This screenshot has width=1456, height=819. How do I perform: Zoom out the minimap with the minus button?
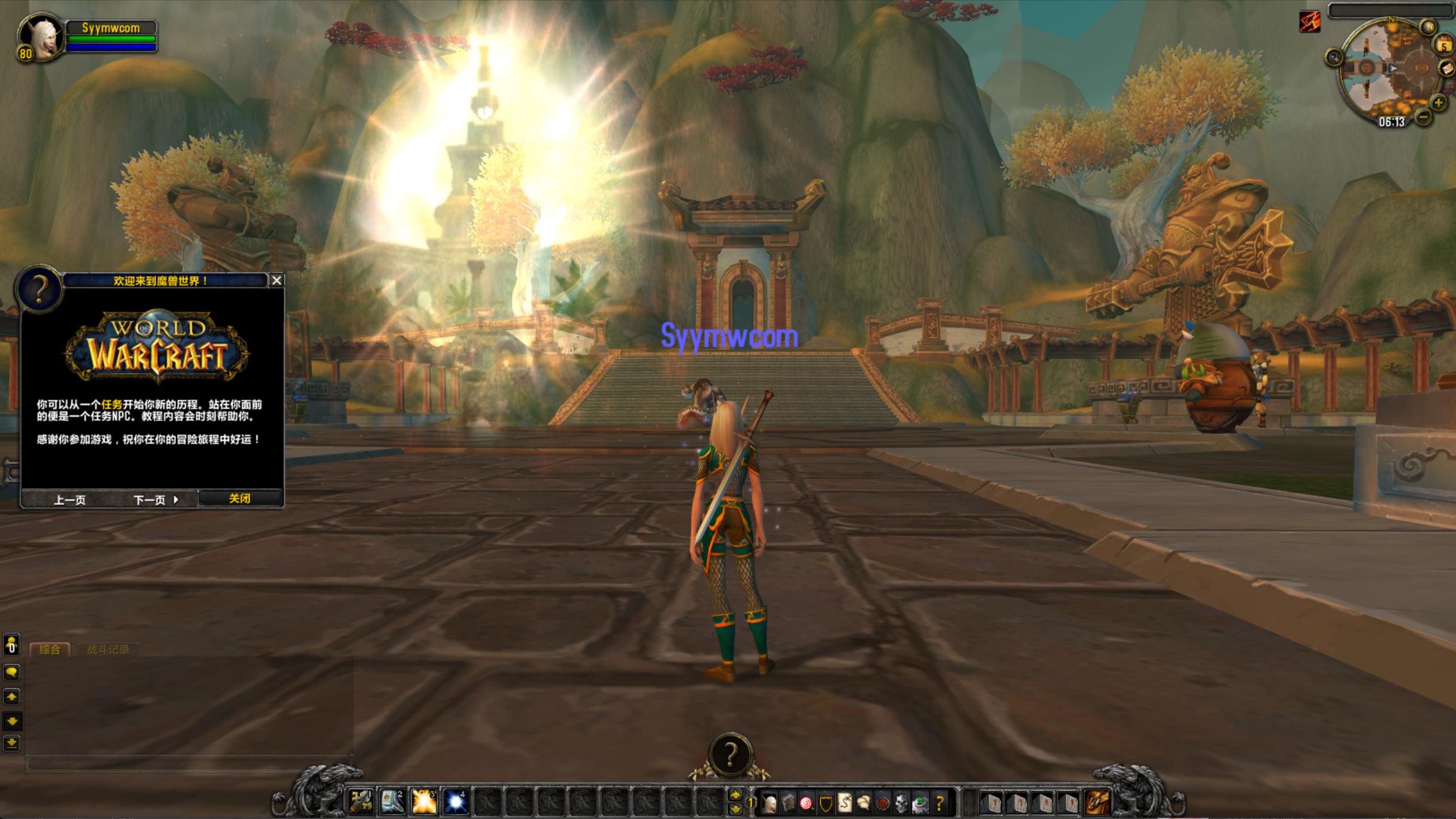pos(1423,117)
